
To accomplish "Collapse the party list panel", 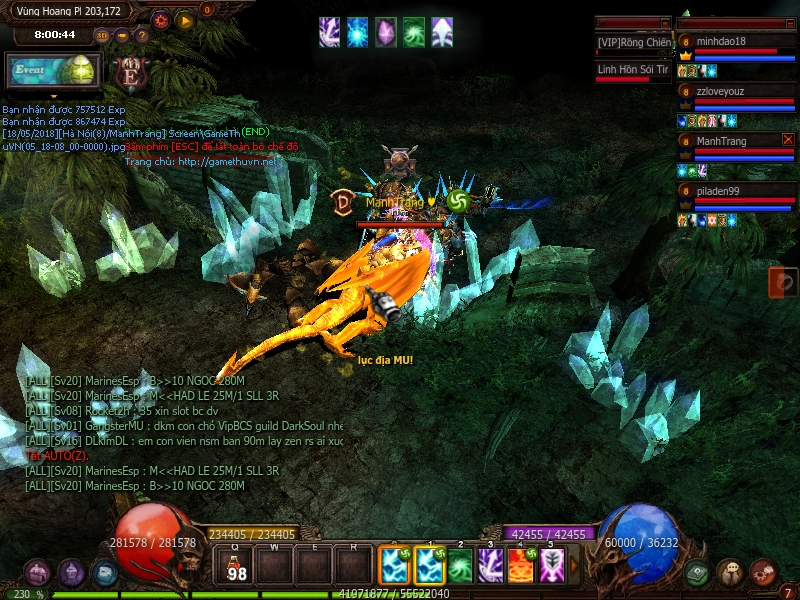I will point(788,23).
